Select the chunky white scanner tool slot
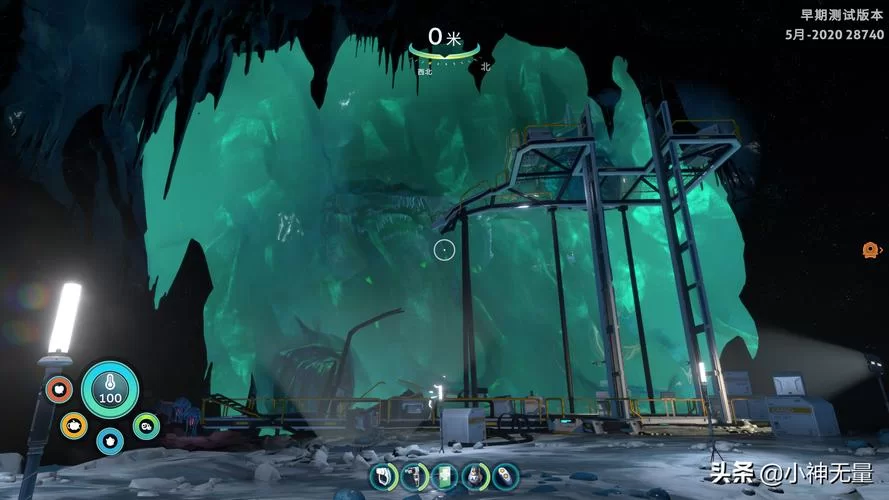This screenshot has height=500, width=889. coord(384,476)
